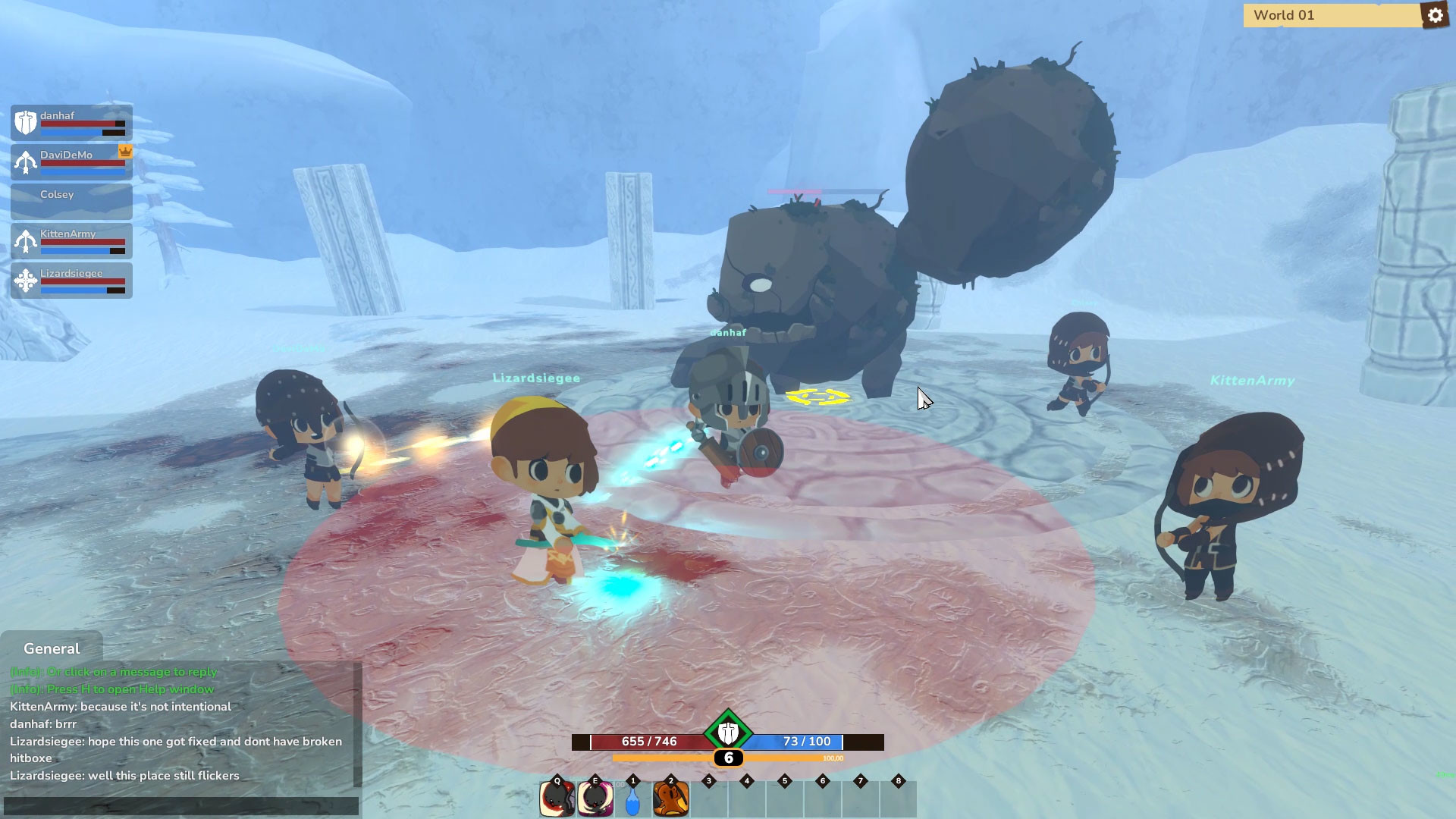Click the World 01 banner
The width and height of the screenshot is (1456, 819).
pos(1332,15)
